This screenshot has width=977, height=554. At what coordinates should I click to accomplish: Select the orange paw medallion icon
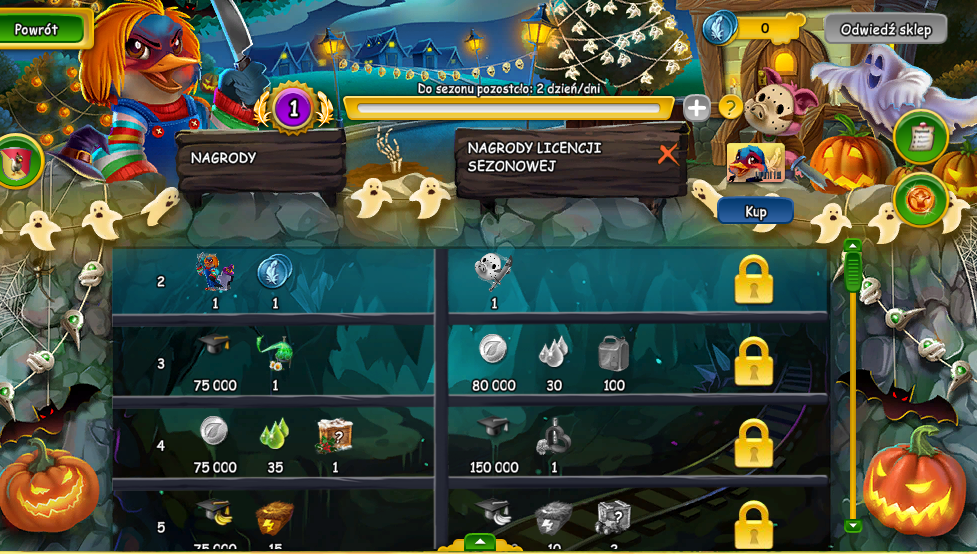point(921,200)
